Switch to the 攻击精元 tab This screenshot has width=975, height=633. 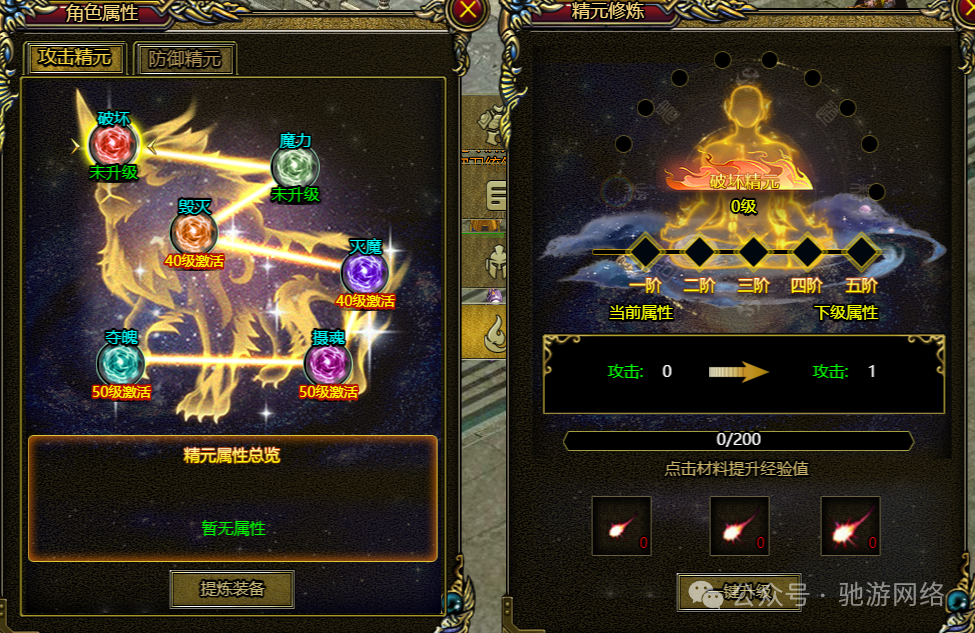point(75,58)
